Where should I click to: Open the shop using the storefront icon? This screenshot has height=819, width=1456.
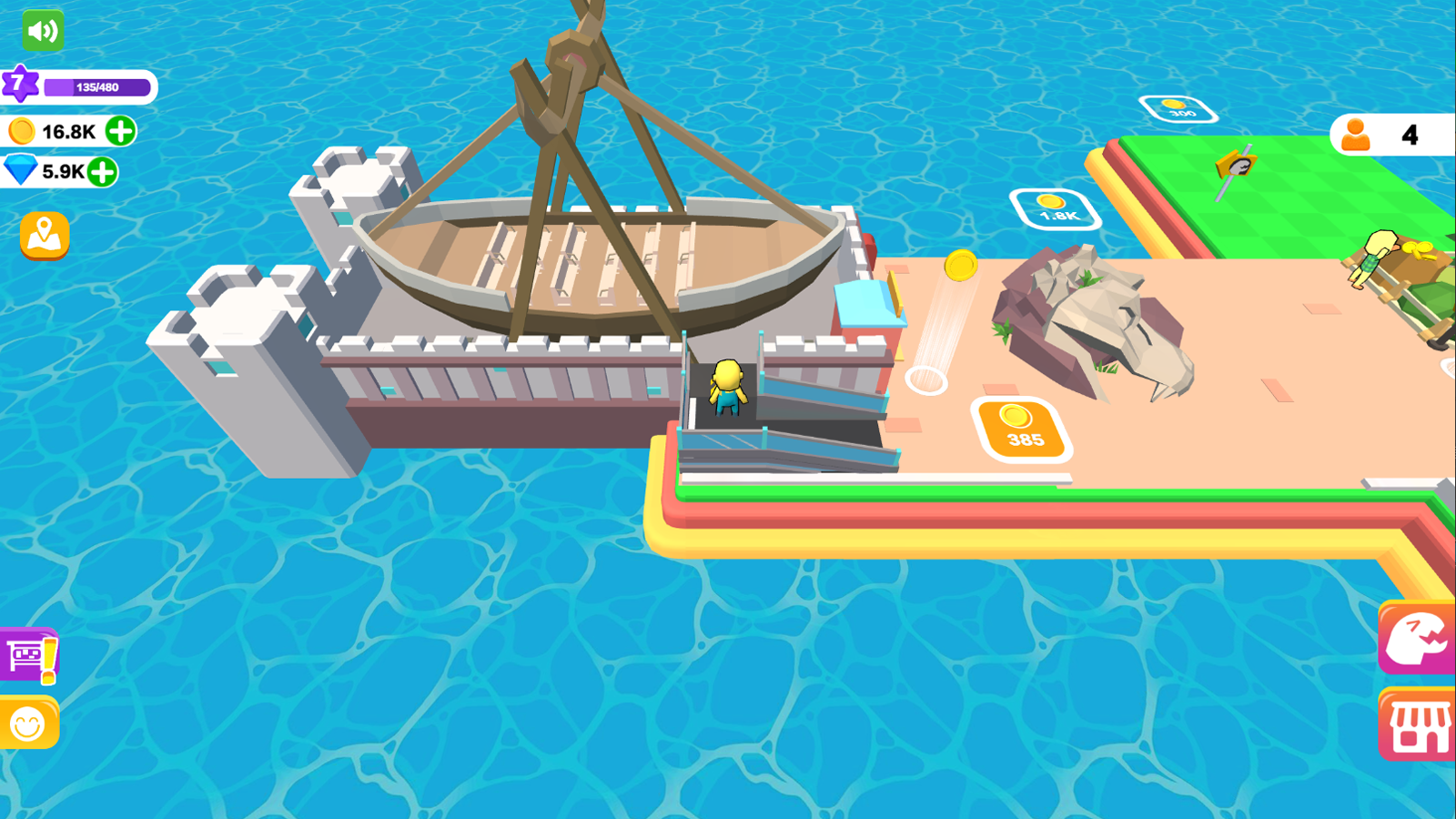click(x=1420, y=723)
